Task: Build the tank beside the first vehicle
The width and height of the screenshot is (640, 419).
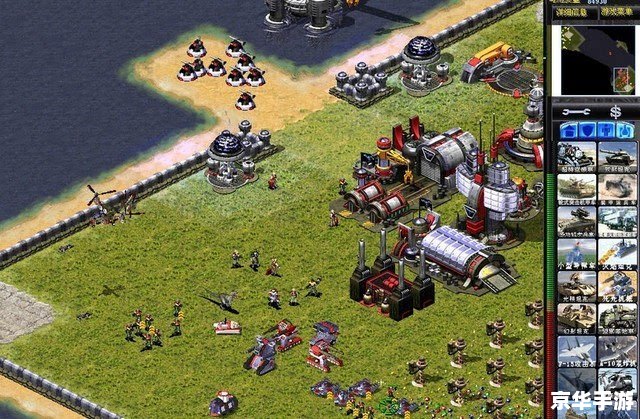Action: (x=618, y=157)
